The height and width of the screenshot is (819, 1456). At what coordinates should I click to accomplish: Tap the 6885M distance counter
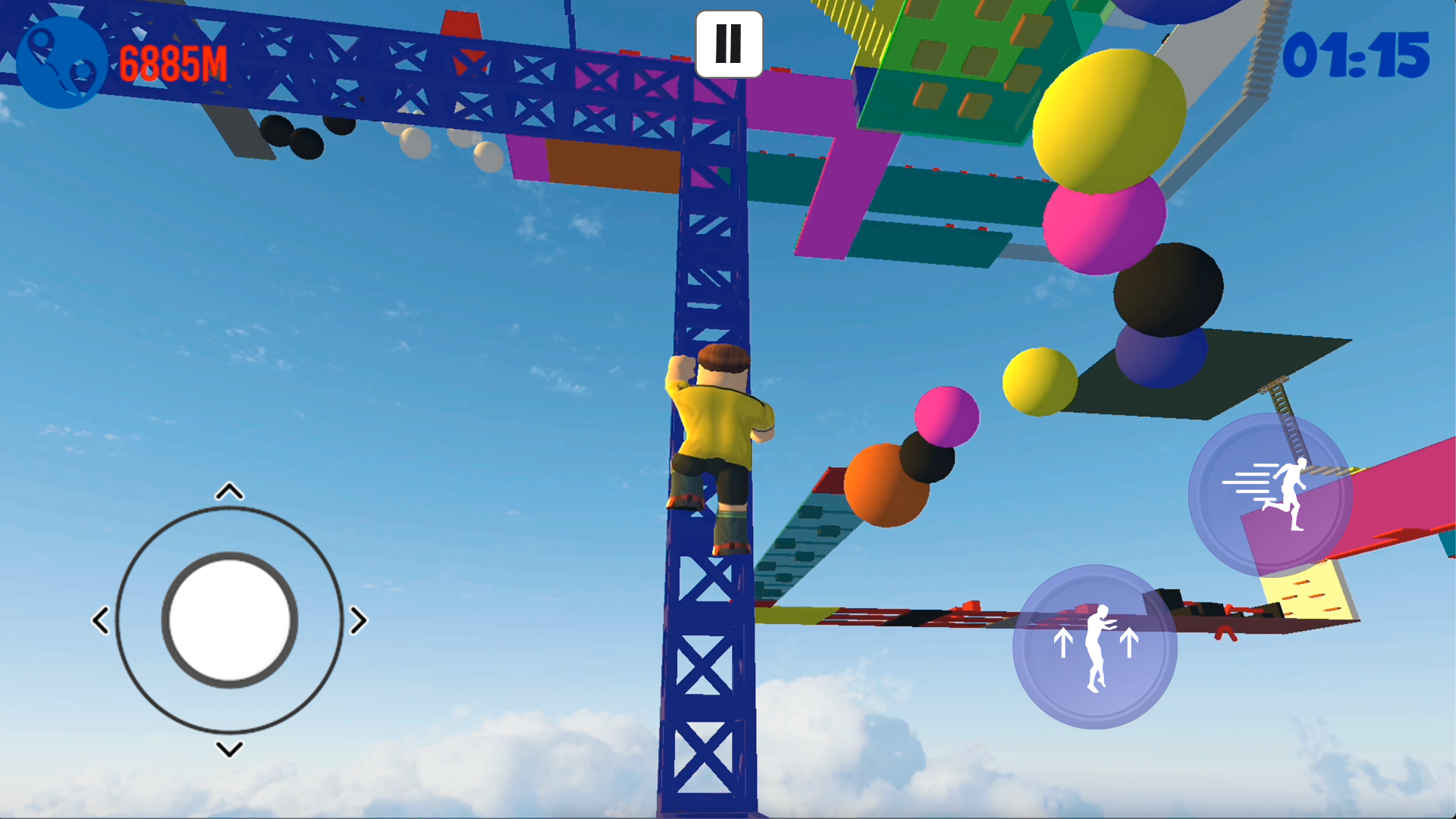(173, 62)
